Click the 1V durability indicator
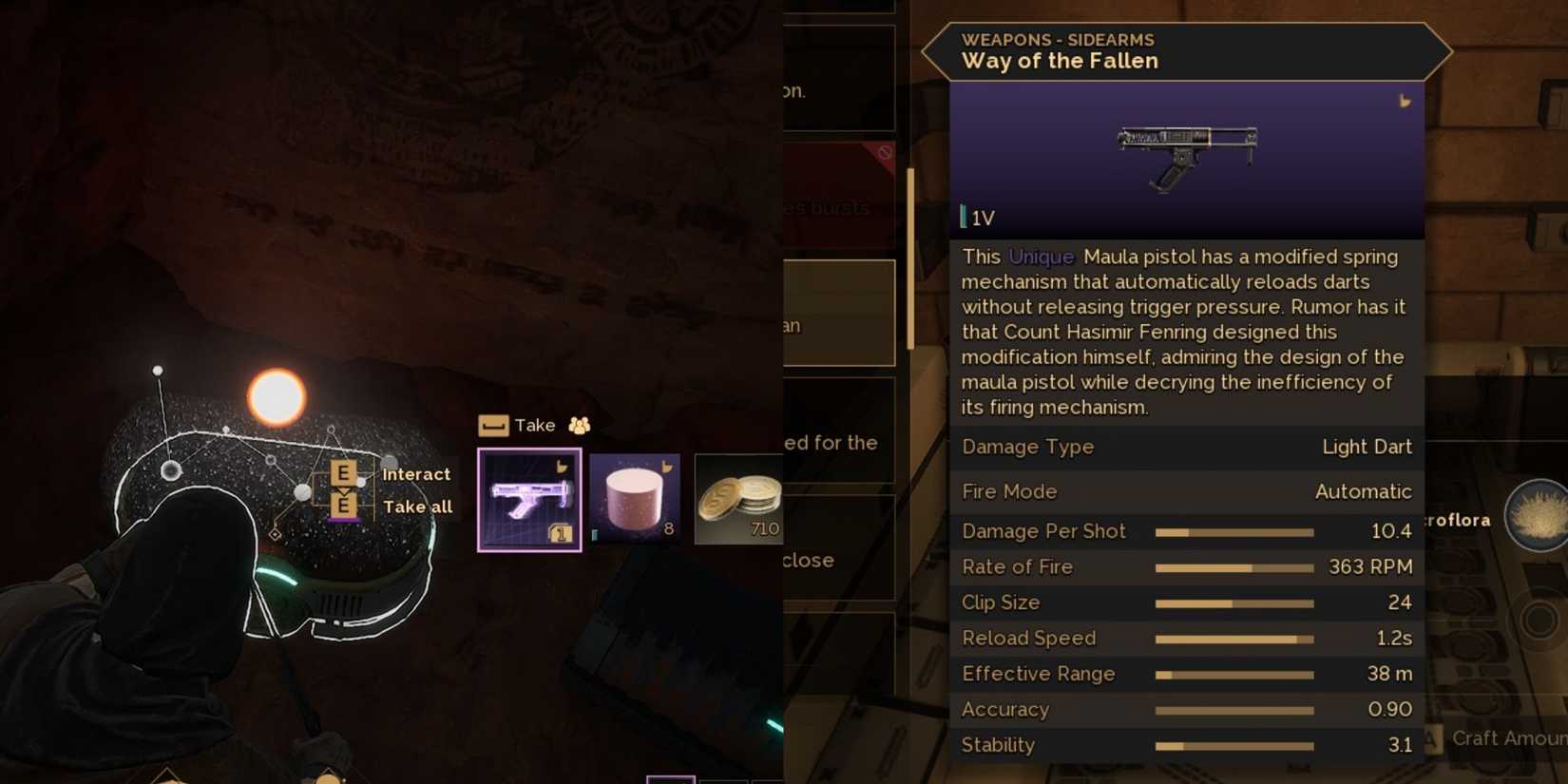Screen dimensions: 1568x784 979,218
